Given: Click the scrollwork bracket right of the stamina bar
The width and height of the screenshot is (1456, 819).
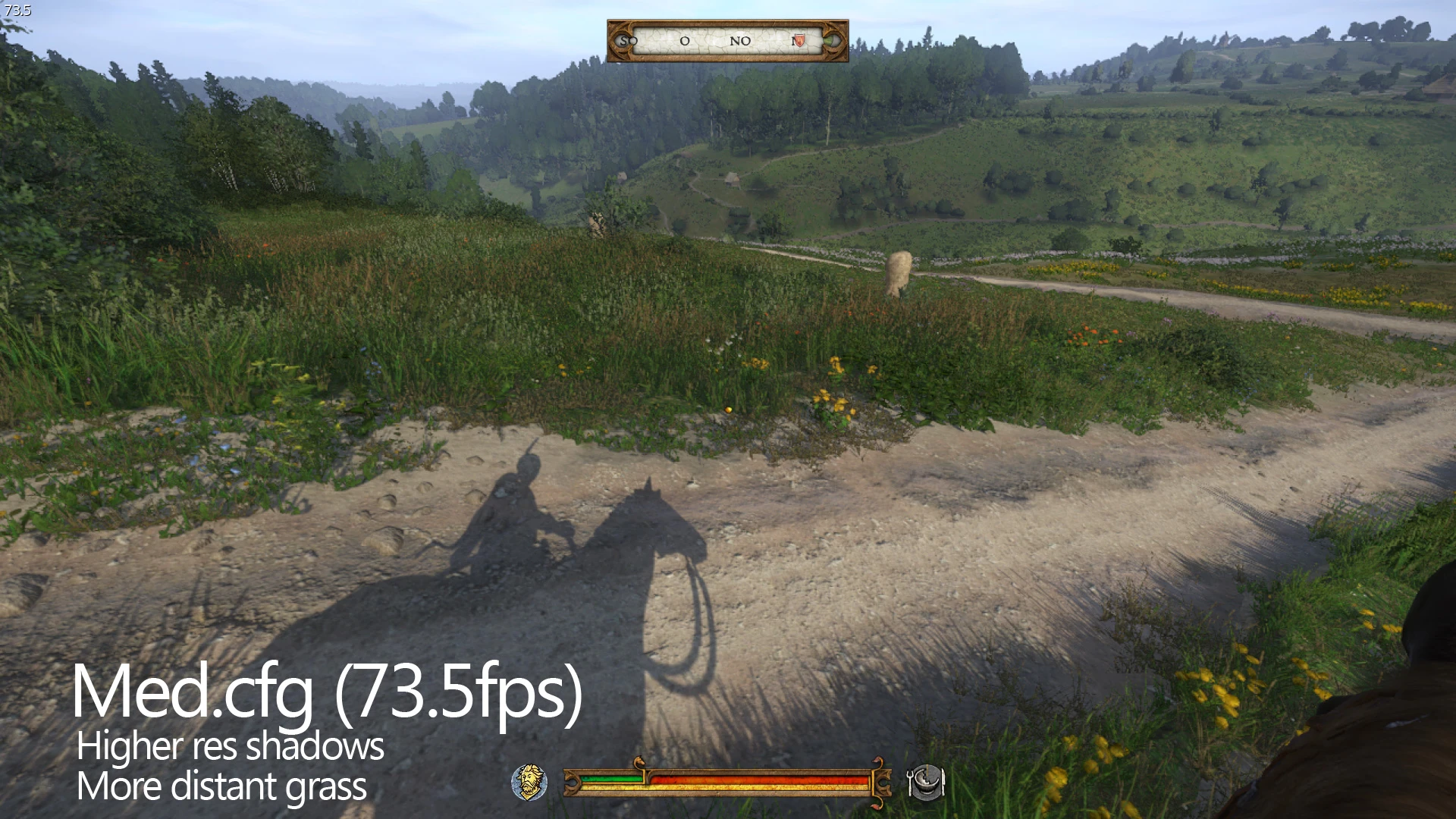Looking at the screenshot, I should click(881, 782).
